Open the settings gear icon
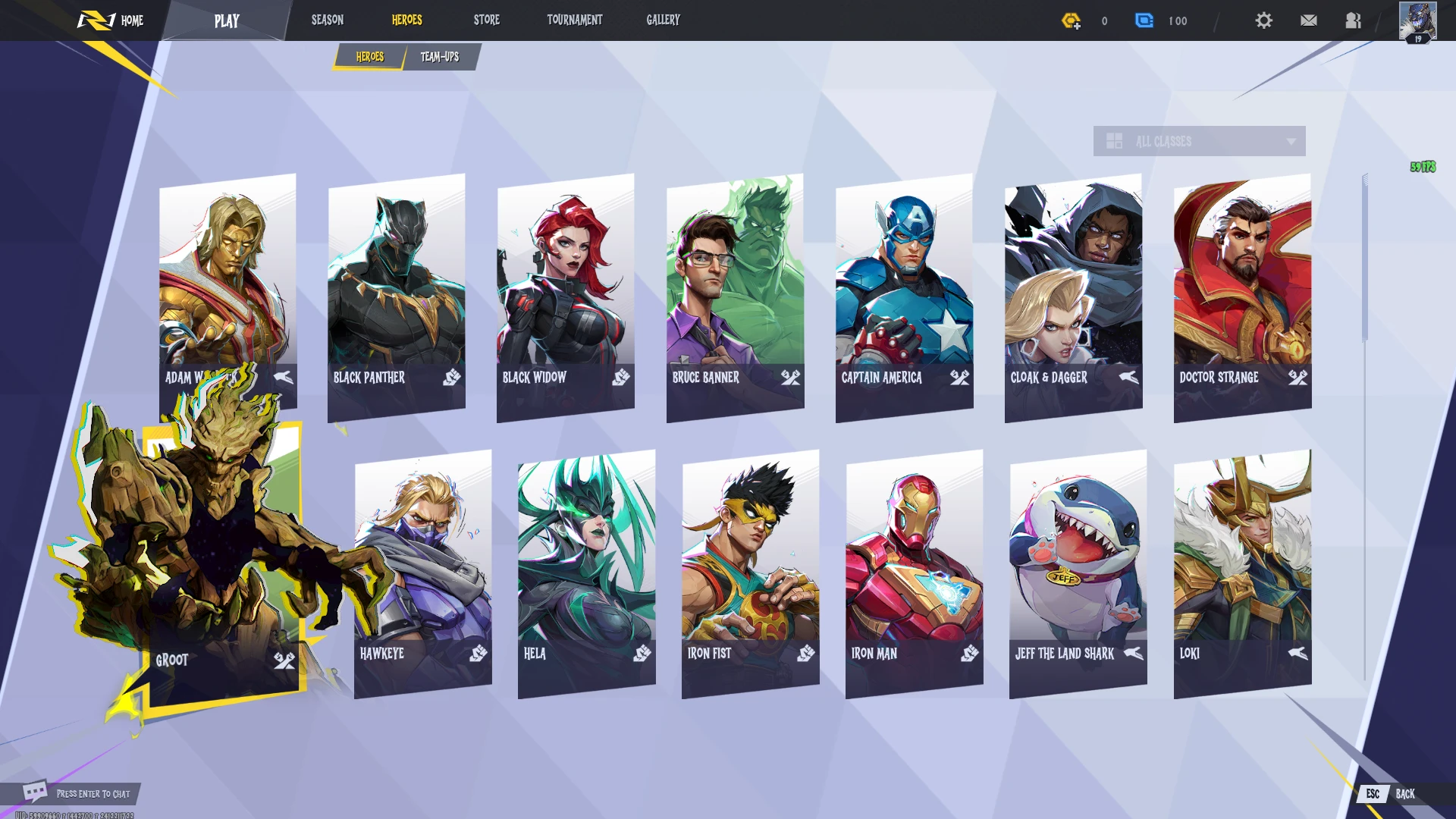The height and width of the screenshot is (819, 1456). pos(1263,20)
